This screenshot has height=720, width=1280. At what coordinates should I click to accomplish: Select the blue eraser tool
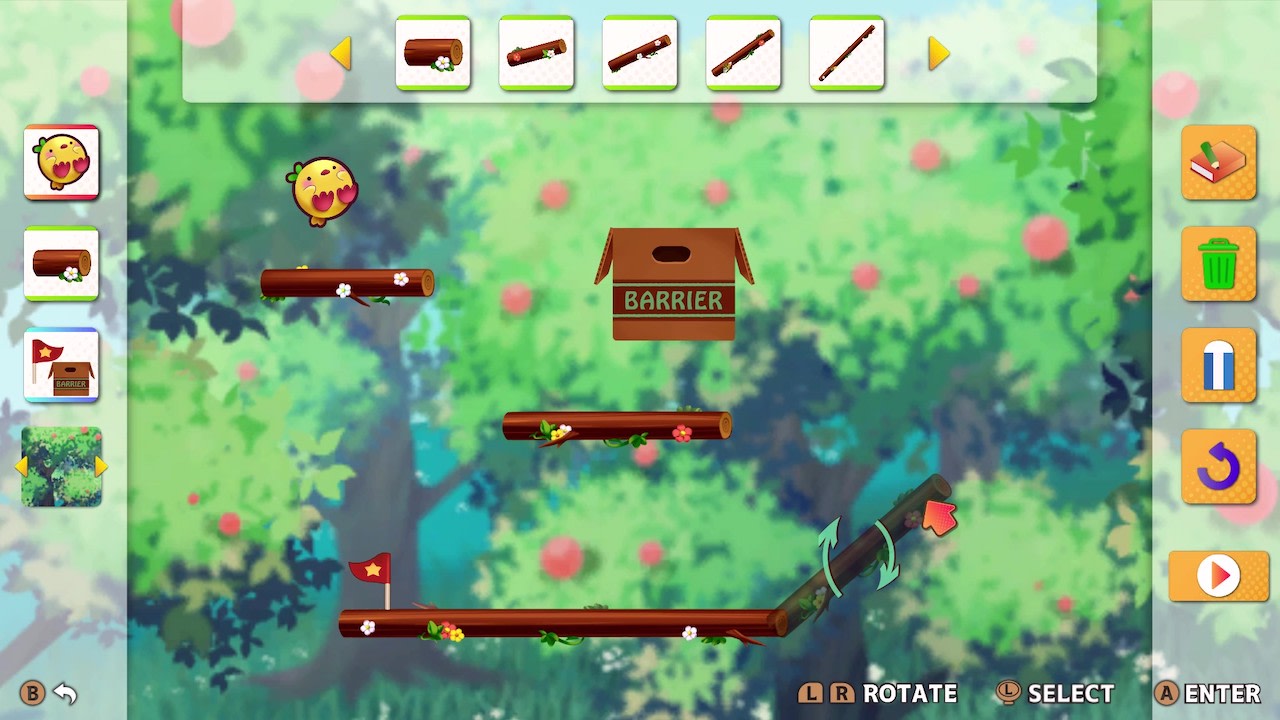pos(1218,366)
